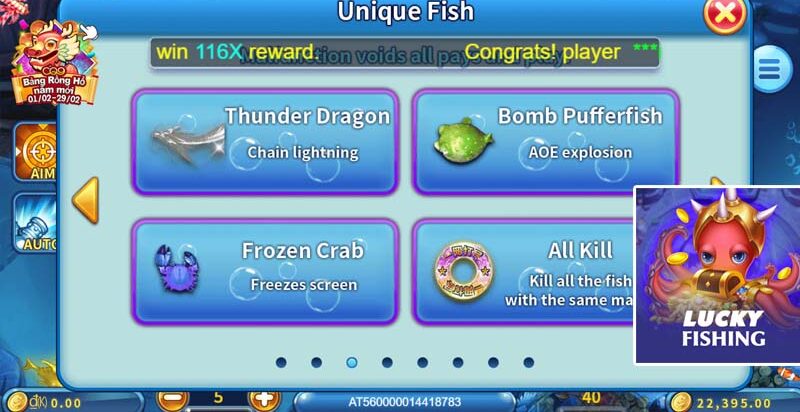
Task: Open the Lucky Fishing thumbnail
Action: [x=716, y=275]
